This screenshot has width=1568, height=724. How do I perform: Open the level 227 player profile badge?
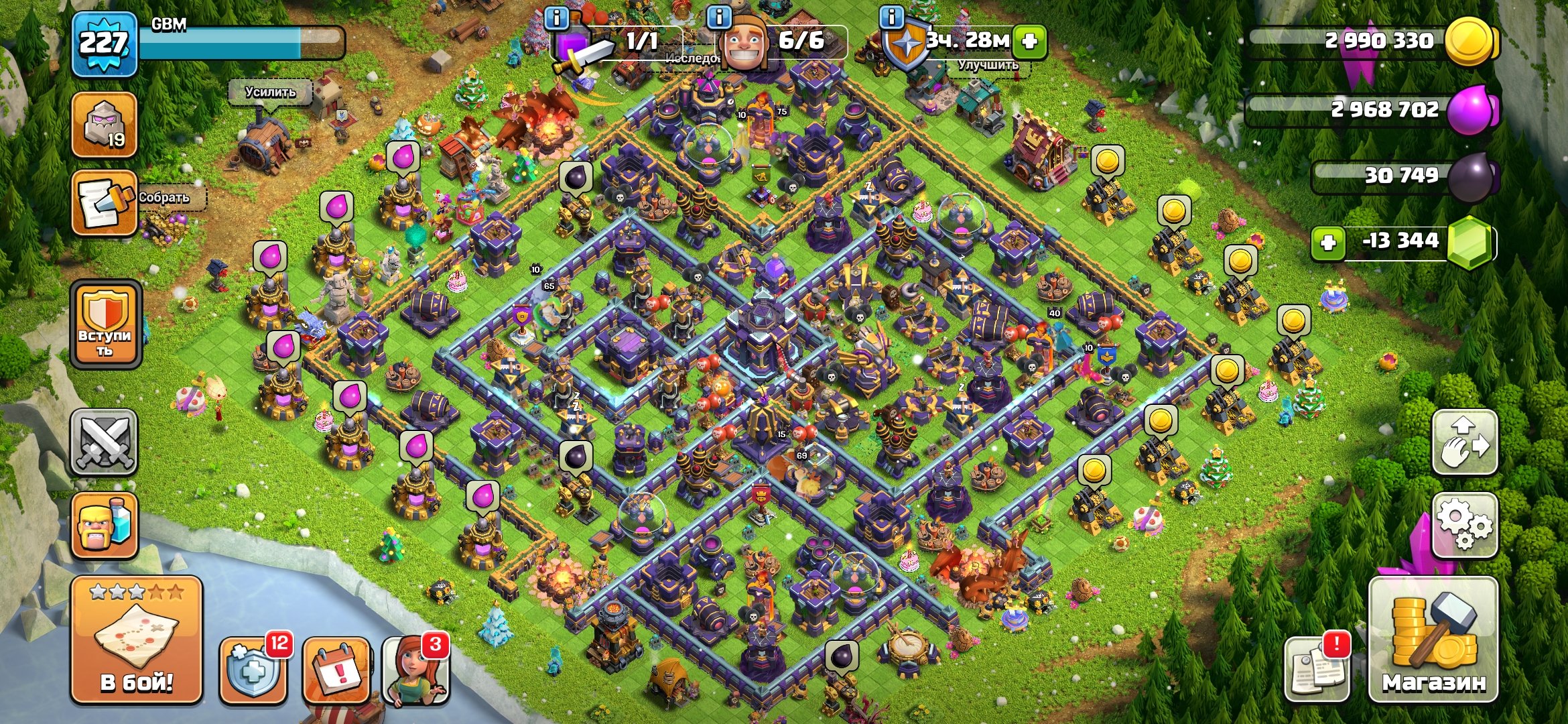pyautogui.click(x=104, y=44)
